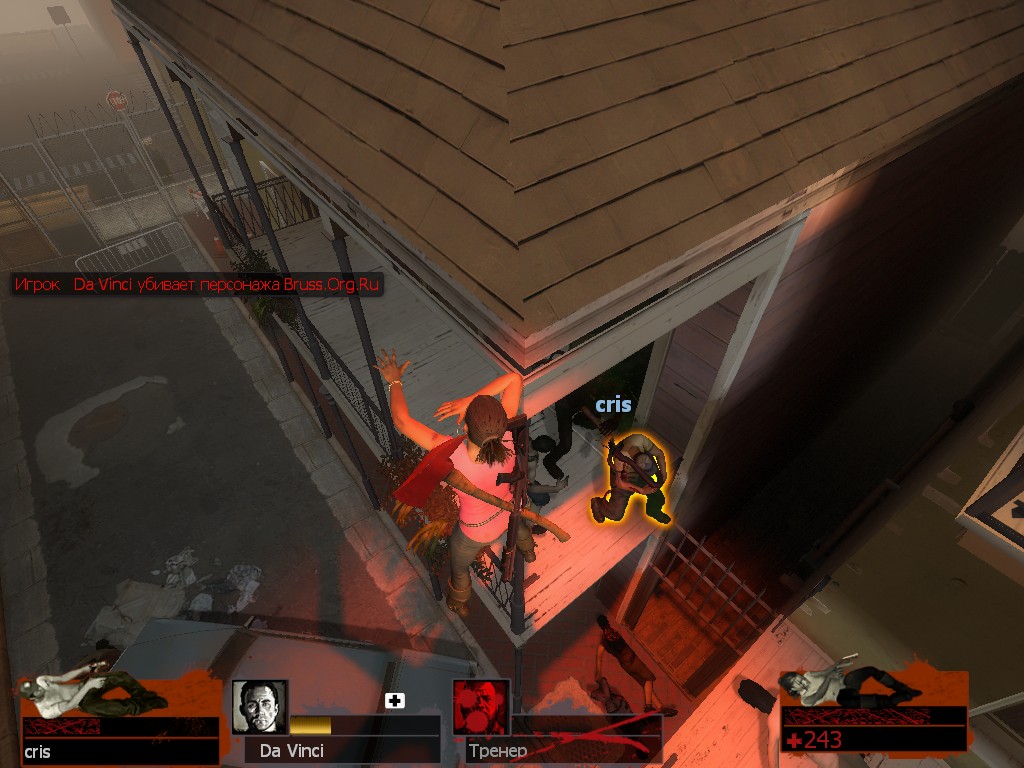Screen dimensions: 1024x768
Task: Select the red Тренер portrait
Action: coord(481,707)
